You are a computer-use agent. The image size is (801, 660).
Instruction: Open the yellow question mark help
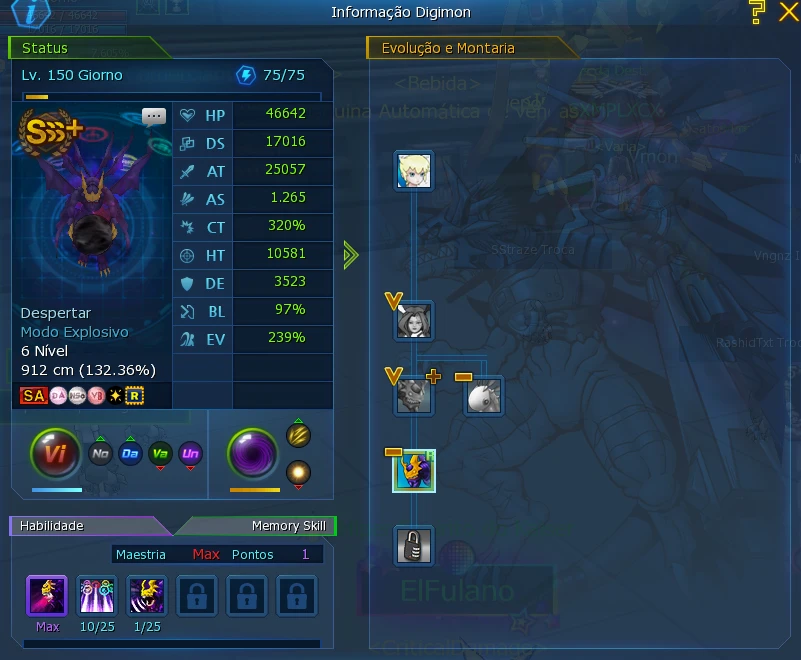tap(758, 11)
